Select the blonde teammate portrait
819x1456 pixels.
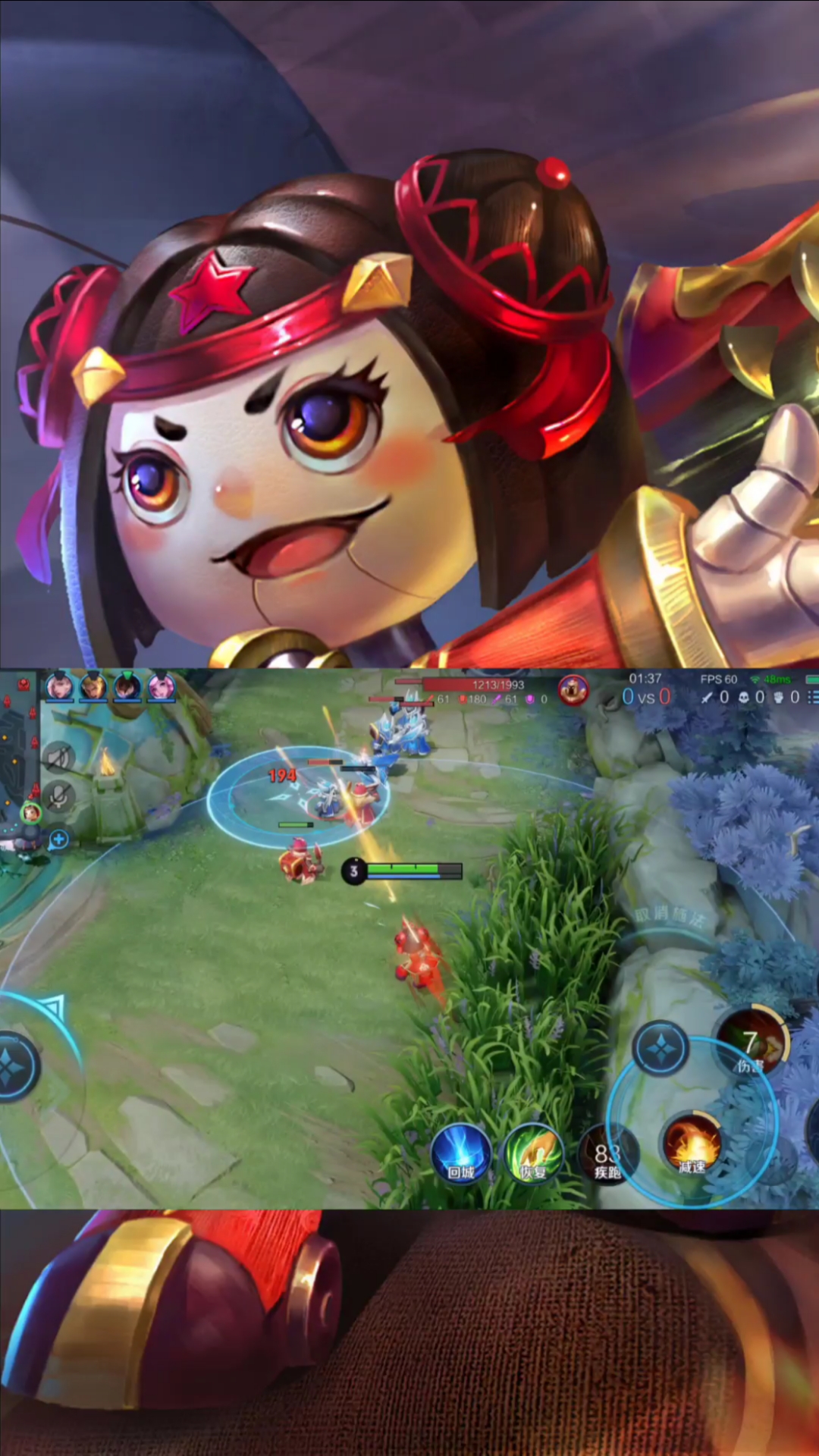pyautogui.click(x=93, y=686)
